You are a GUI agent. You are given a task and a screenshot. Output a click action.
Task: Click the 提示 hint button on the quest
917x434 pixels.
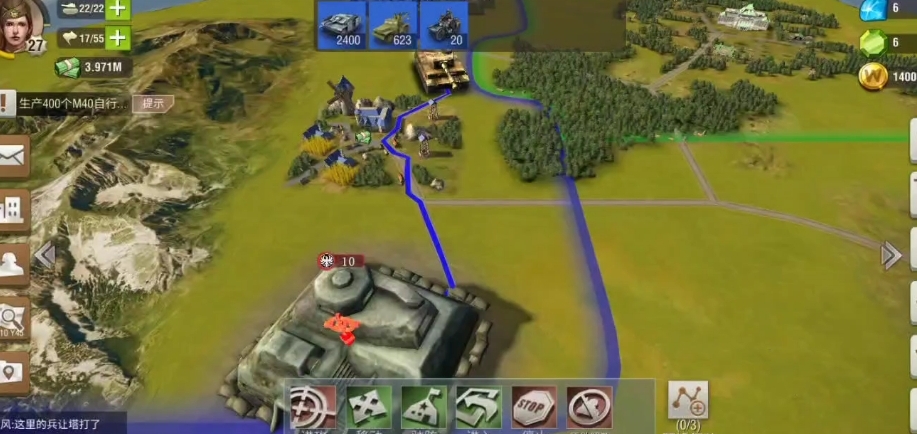[x=153, y=103]
